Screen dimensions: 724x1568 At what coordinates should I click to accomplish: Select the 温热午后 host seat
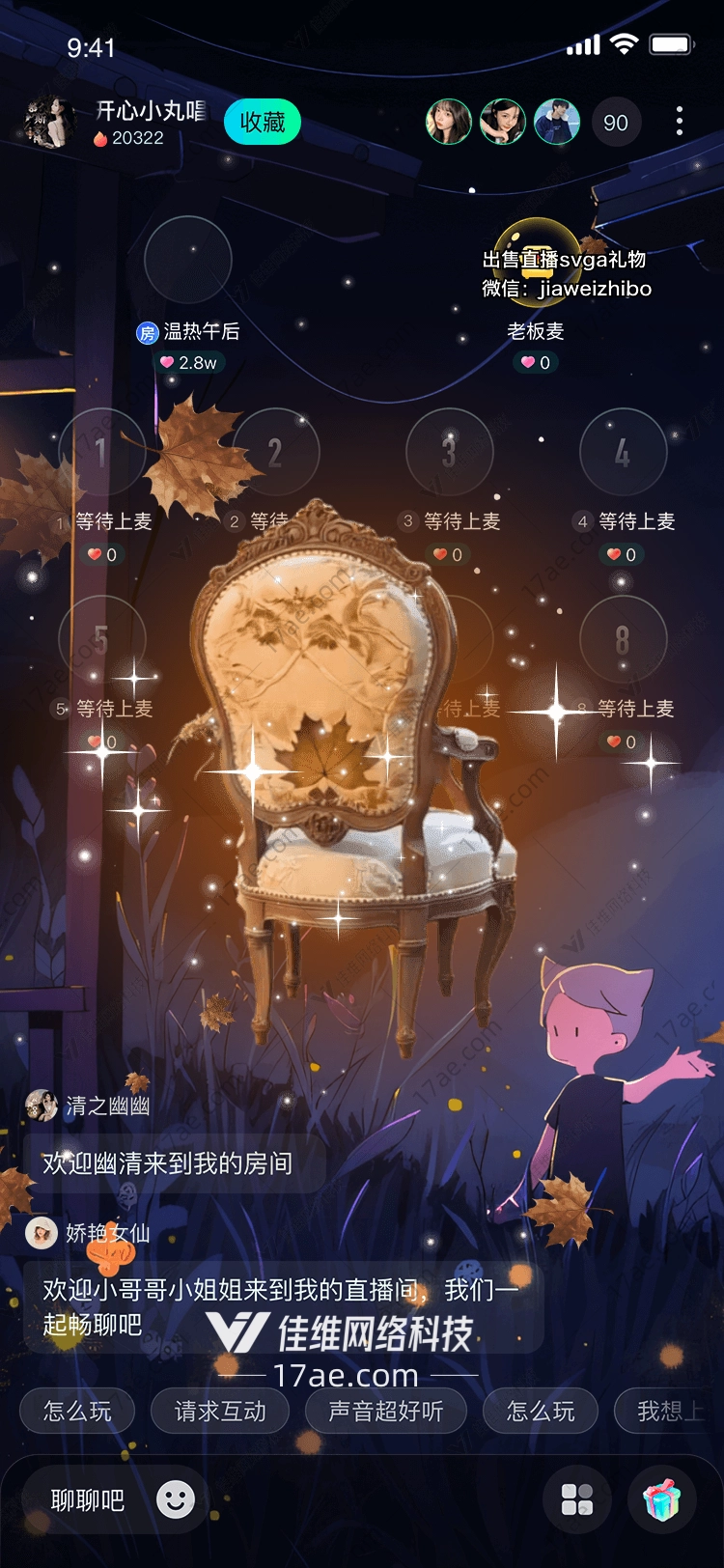pos(188,260)
